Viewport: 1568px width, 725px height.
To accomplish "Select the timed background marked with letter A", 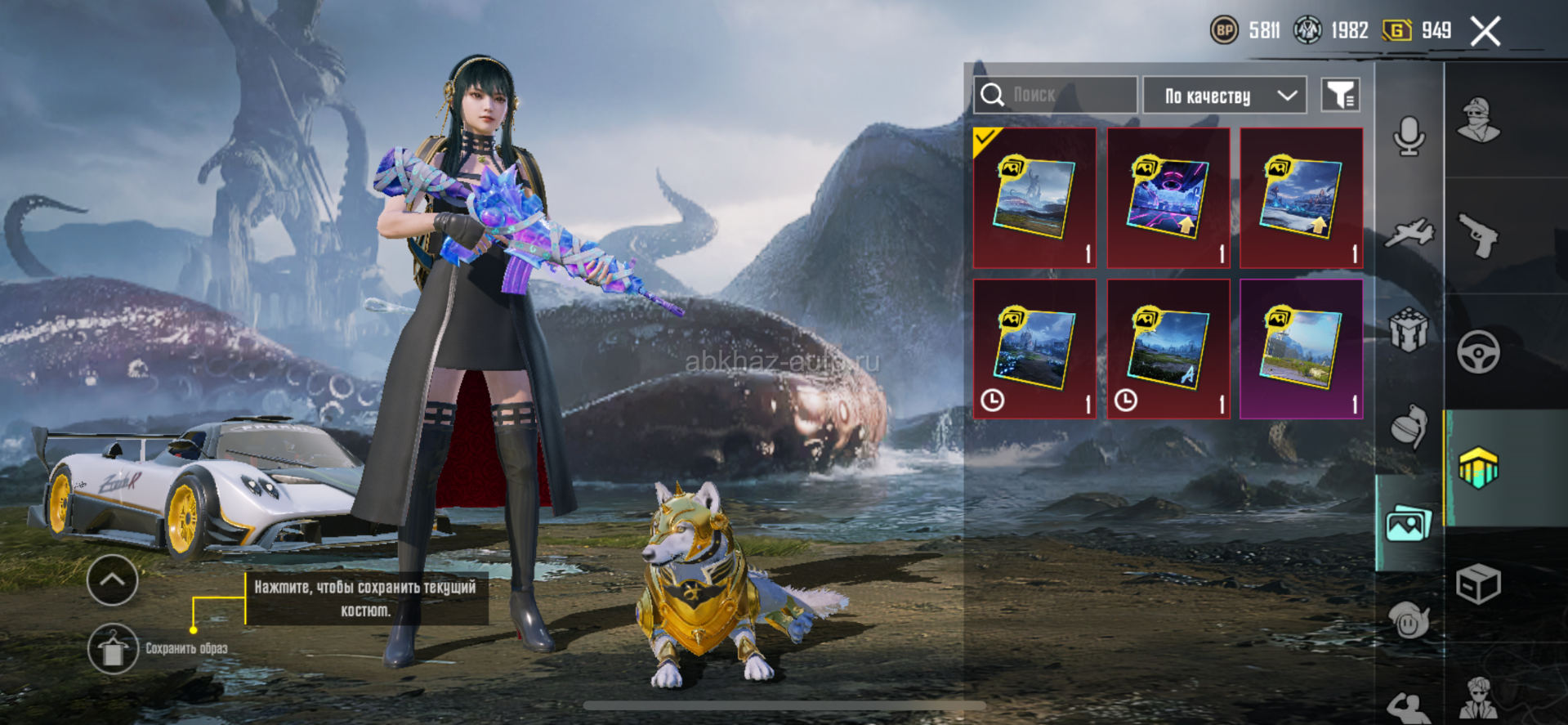I will [1168, 349].
